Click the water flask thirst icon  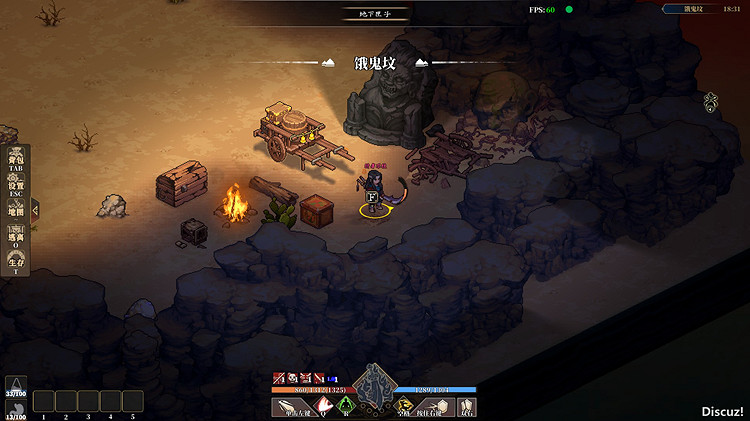[x=16, y=385]
